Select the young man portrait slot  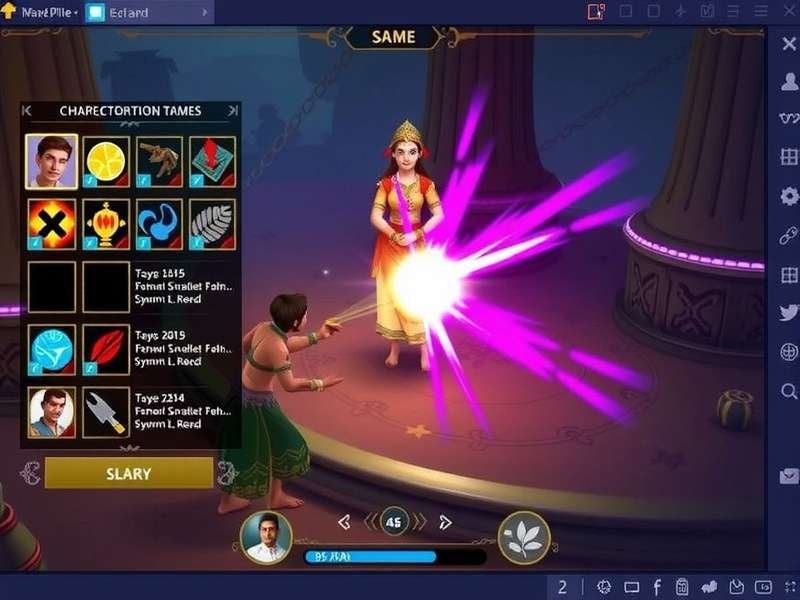pos(52,162)
